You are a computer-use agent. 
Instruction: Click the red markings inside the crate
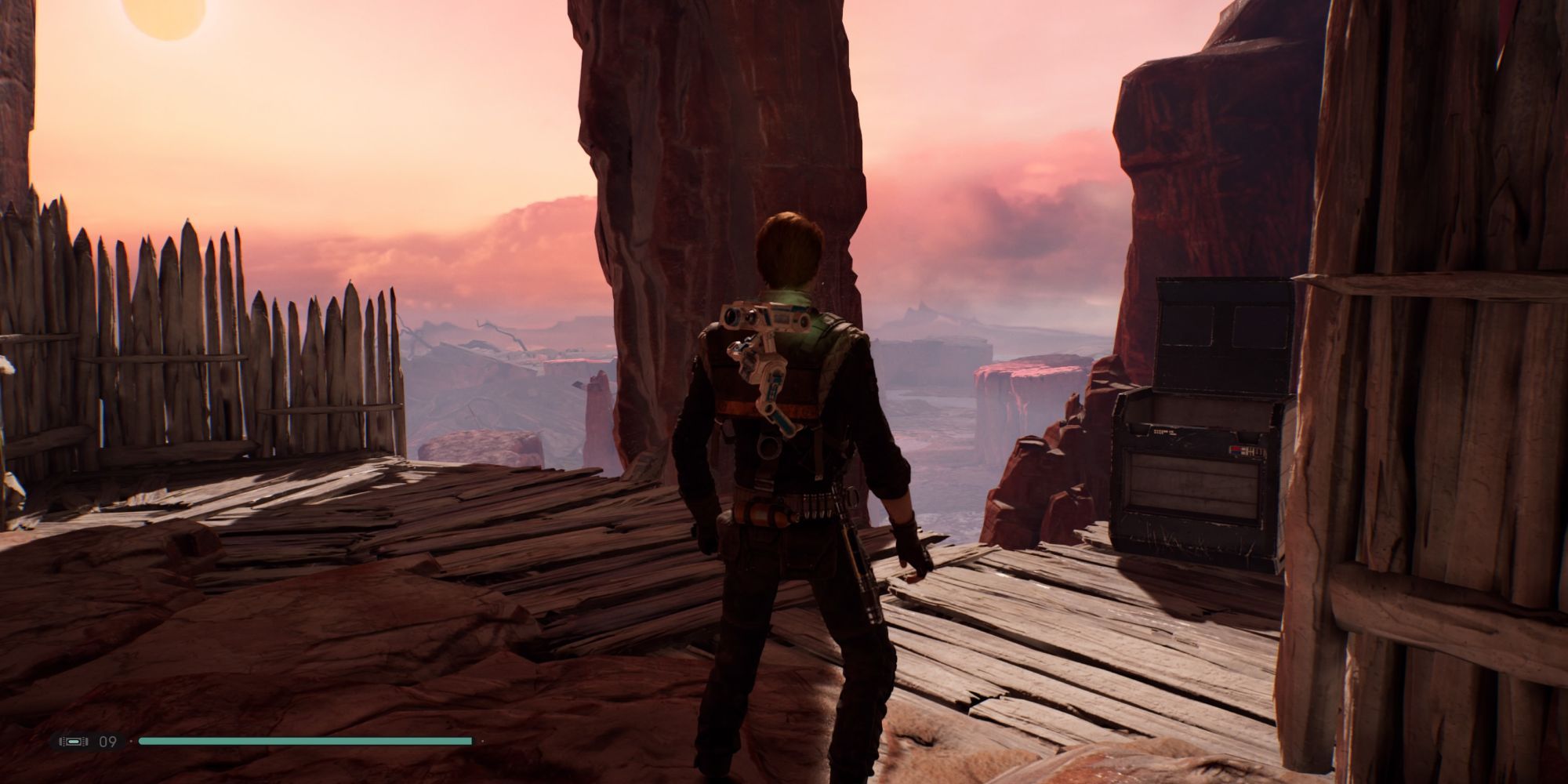(x=1237, y=449)
